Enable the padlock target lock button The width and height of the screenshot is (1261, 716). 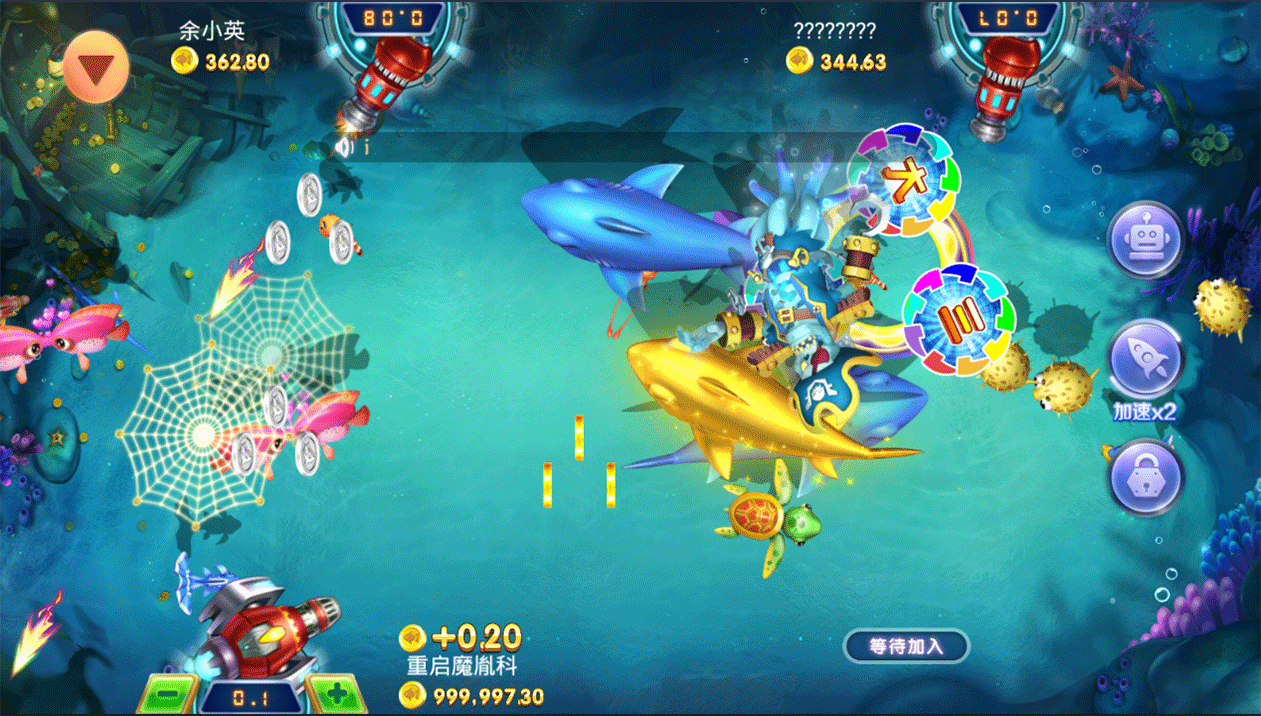pos(1145,477)
